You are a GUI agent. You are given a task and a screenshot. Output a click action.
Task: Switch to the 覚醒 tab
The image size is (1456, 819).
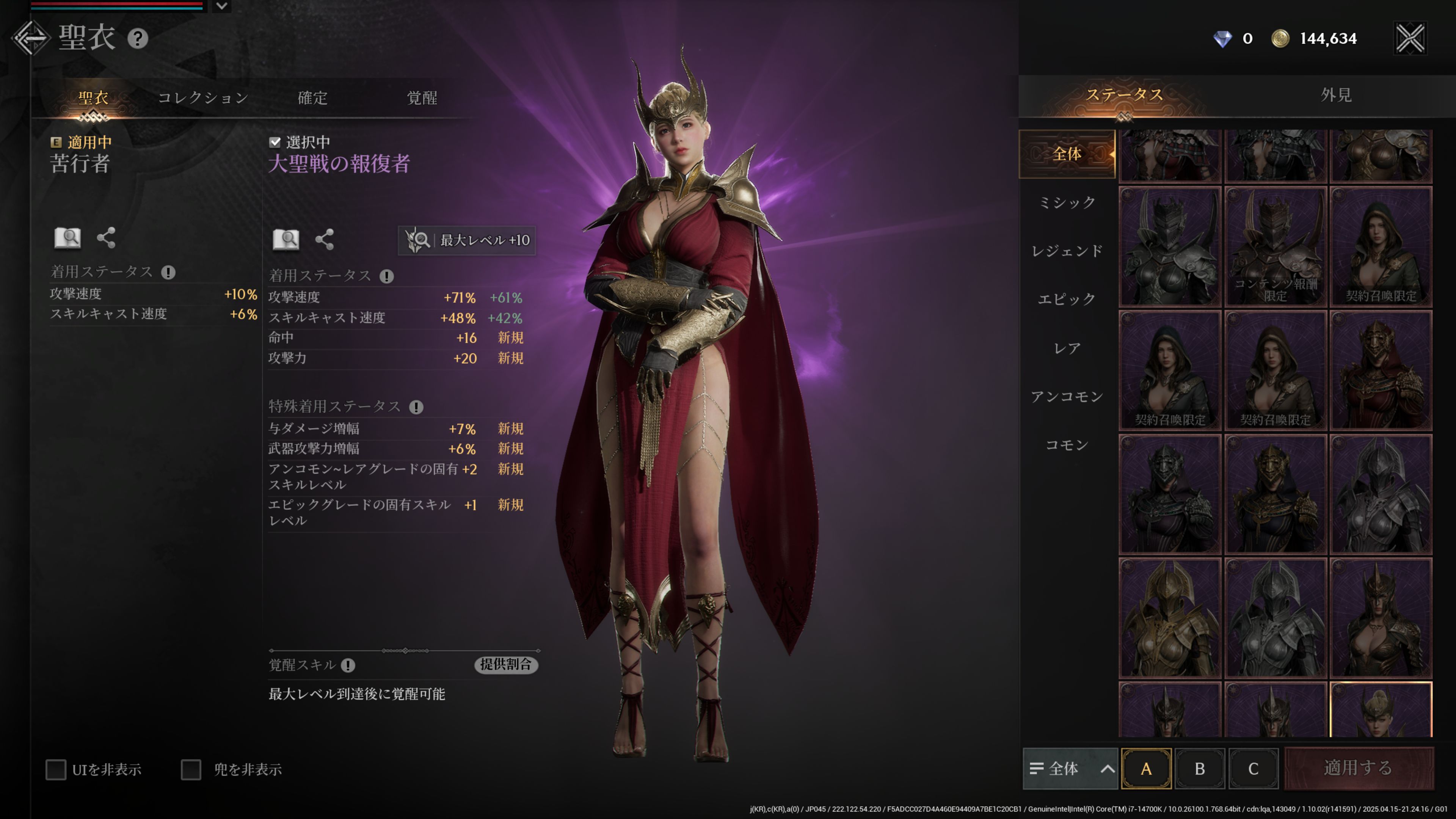click(422, 98)
